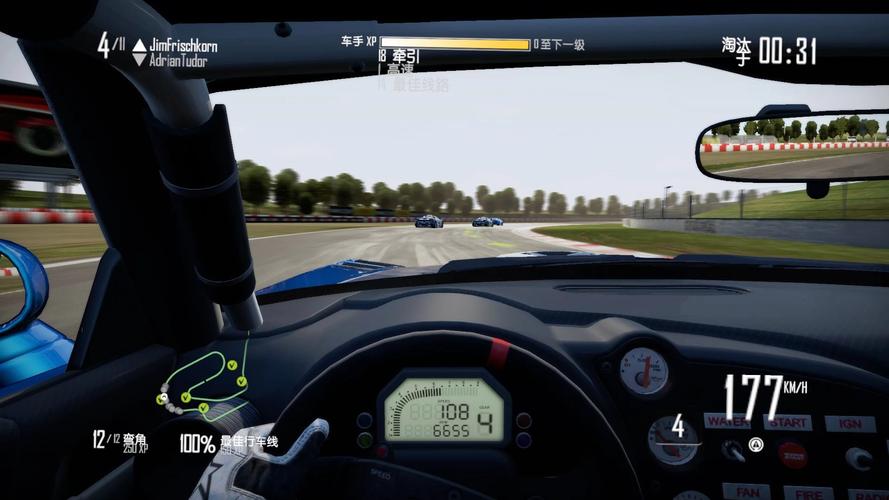889x500 pixels.
Task: Select the 最佳行车线 racing line objective
Action: point(228,443)
